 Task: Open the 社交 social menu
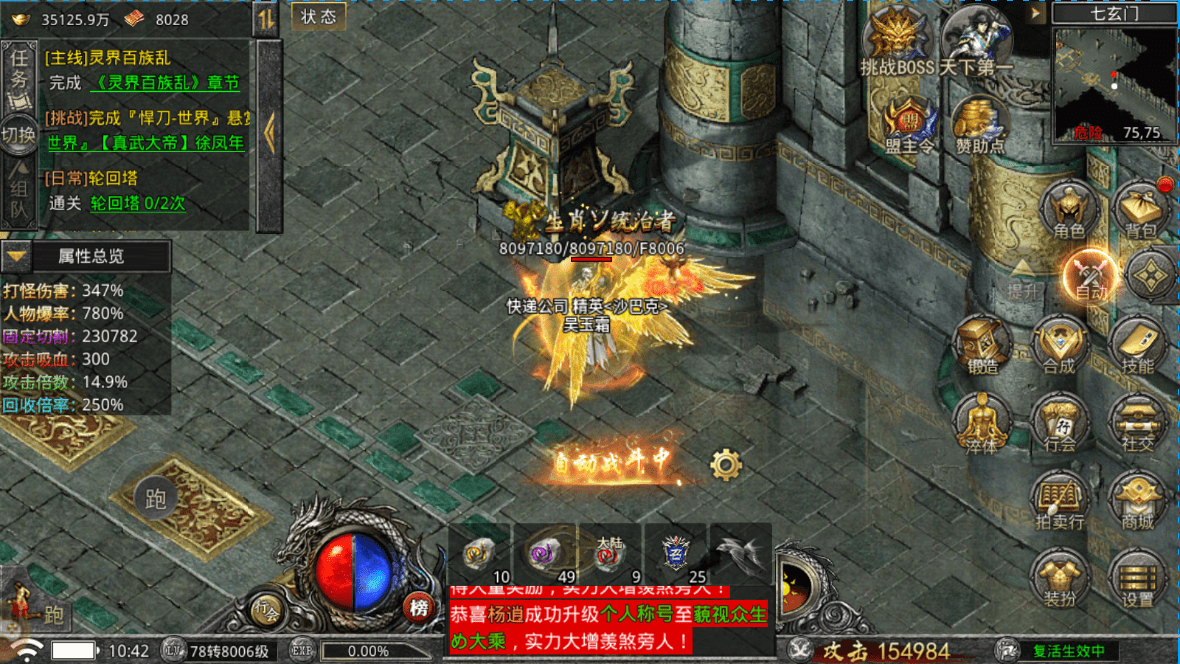coord(1137,421)
